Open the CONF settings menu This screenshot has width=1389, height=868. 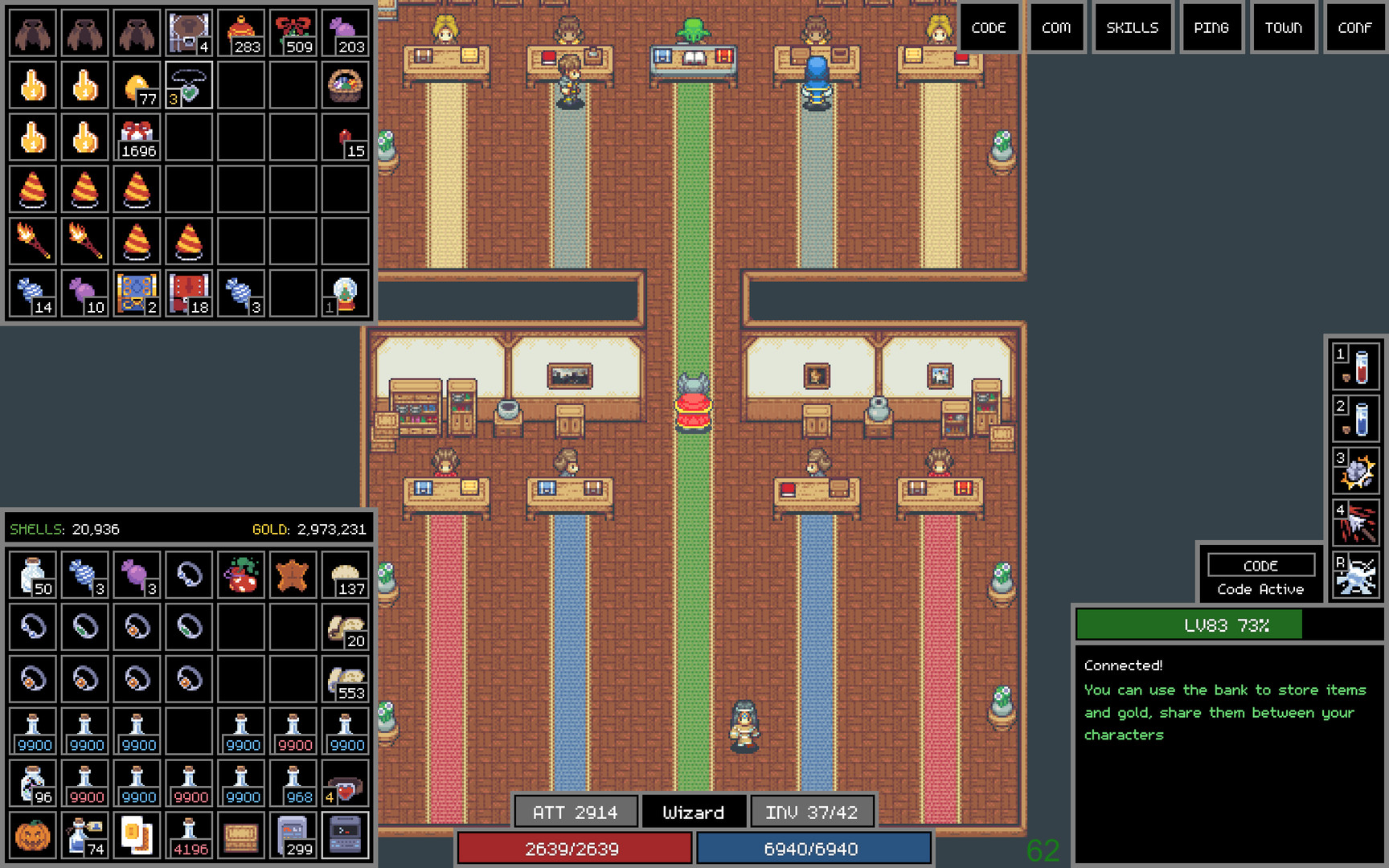tap(1354, 27)
